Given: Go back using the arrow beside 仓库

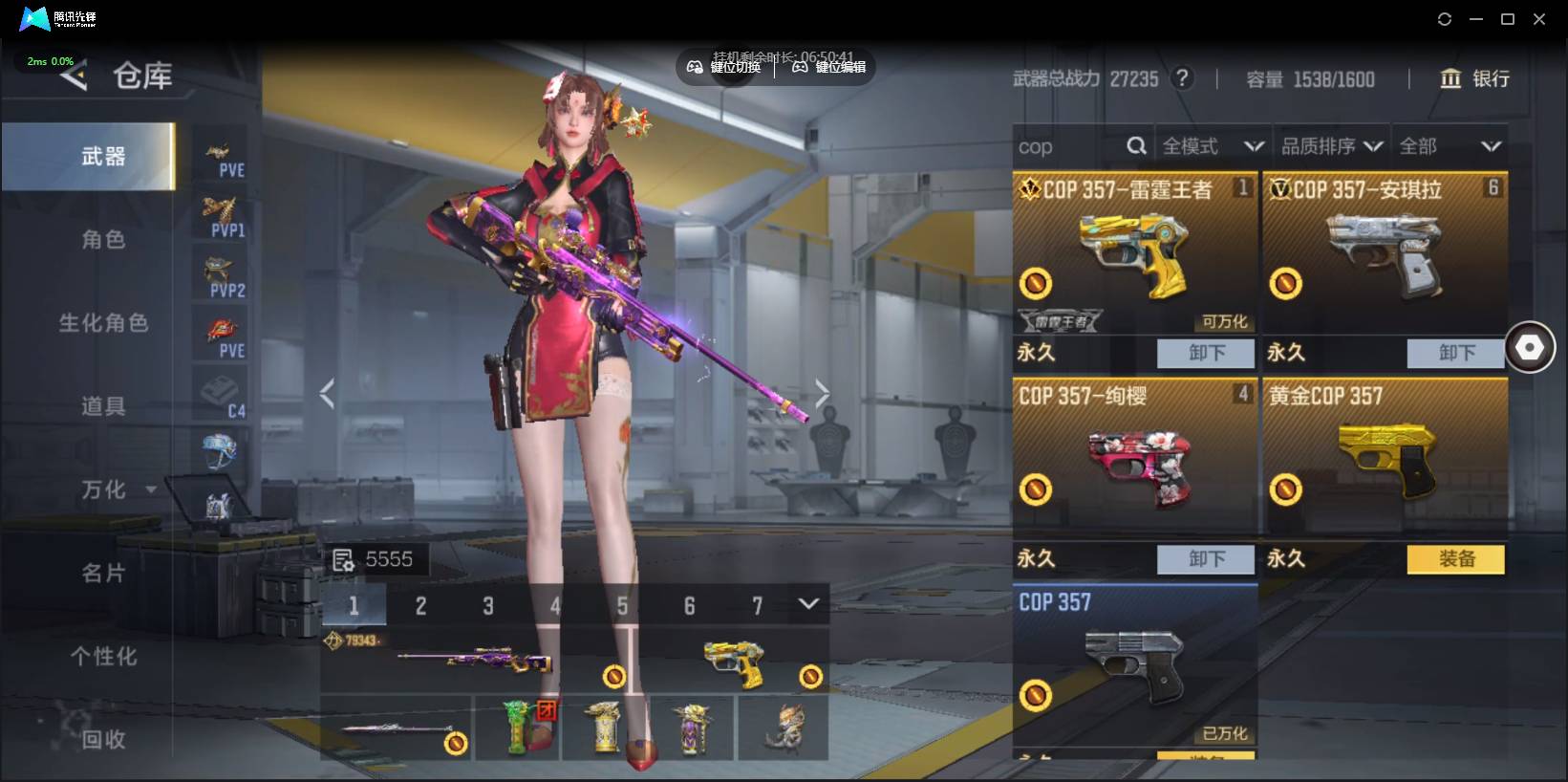Looking at the screenshot, I should [75, 76].
